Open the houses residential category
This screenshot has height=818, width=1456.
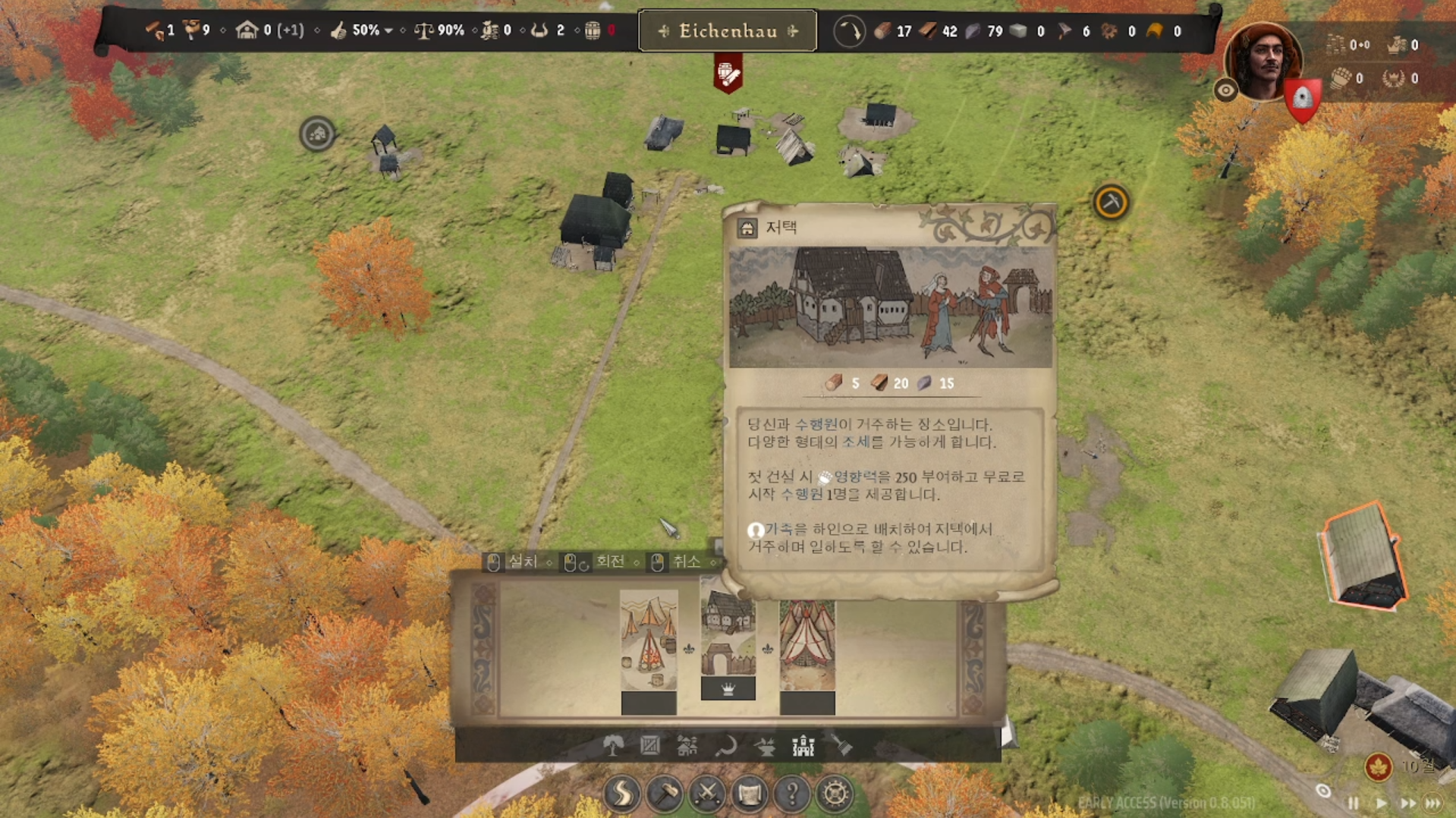click(687, 747)
